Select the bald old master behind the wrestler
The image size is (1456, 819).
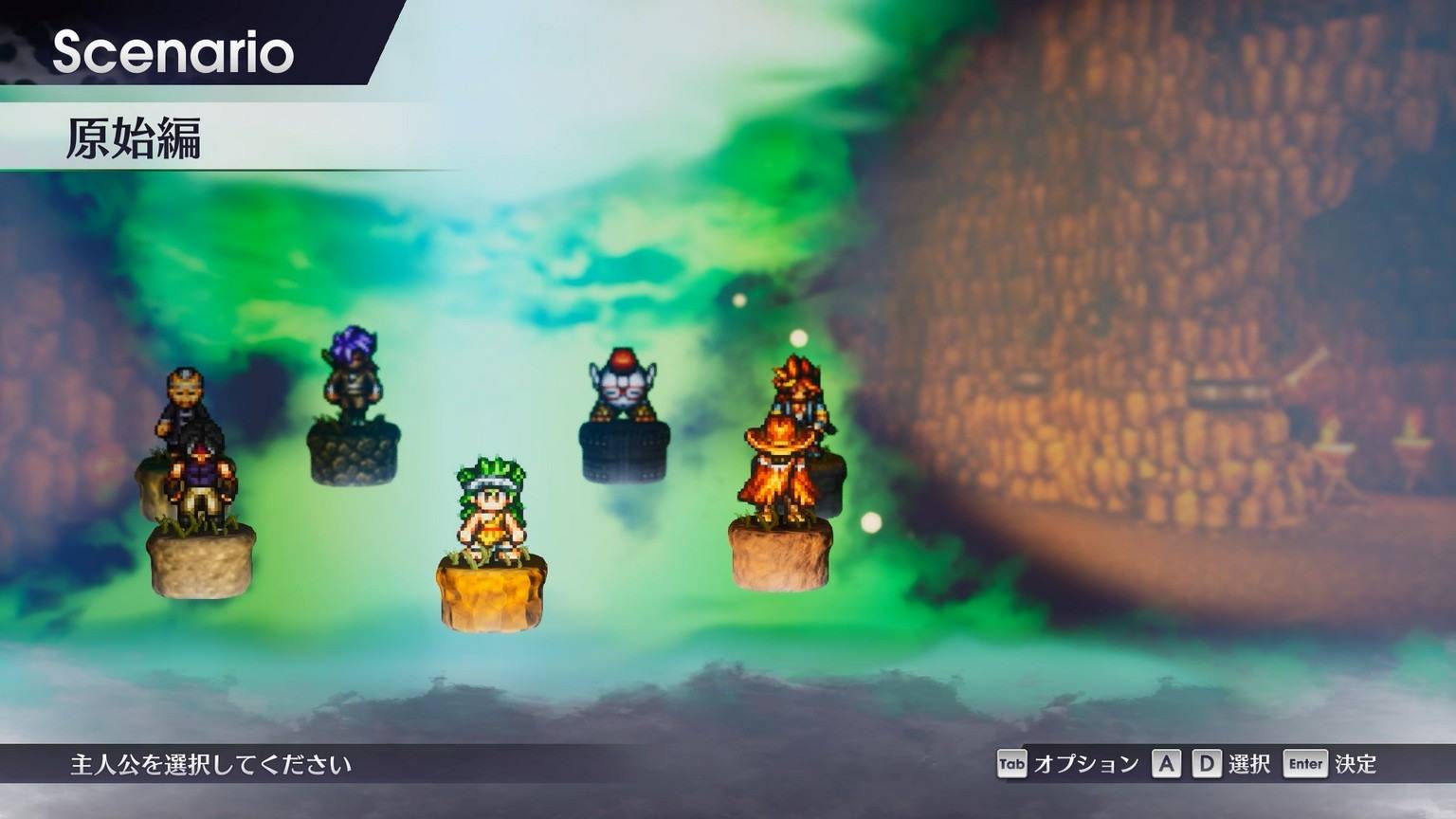pyautogui.click(x=184, y=398)
